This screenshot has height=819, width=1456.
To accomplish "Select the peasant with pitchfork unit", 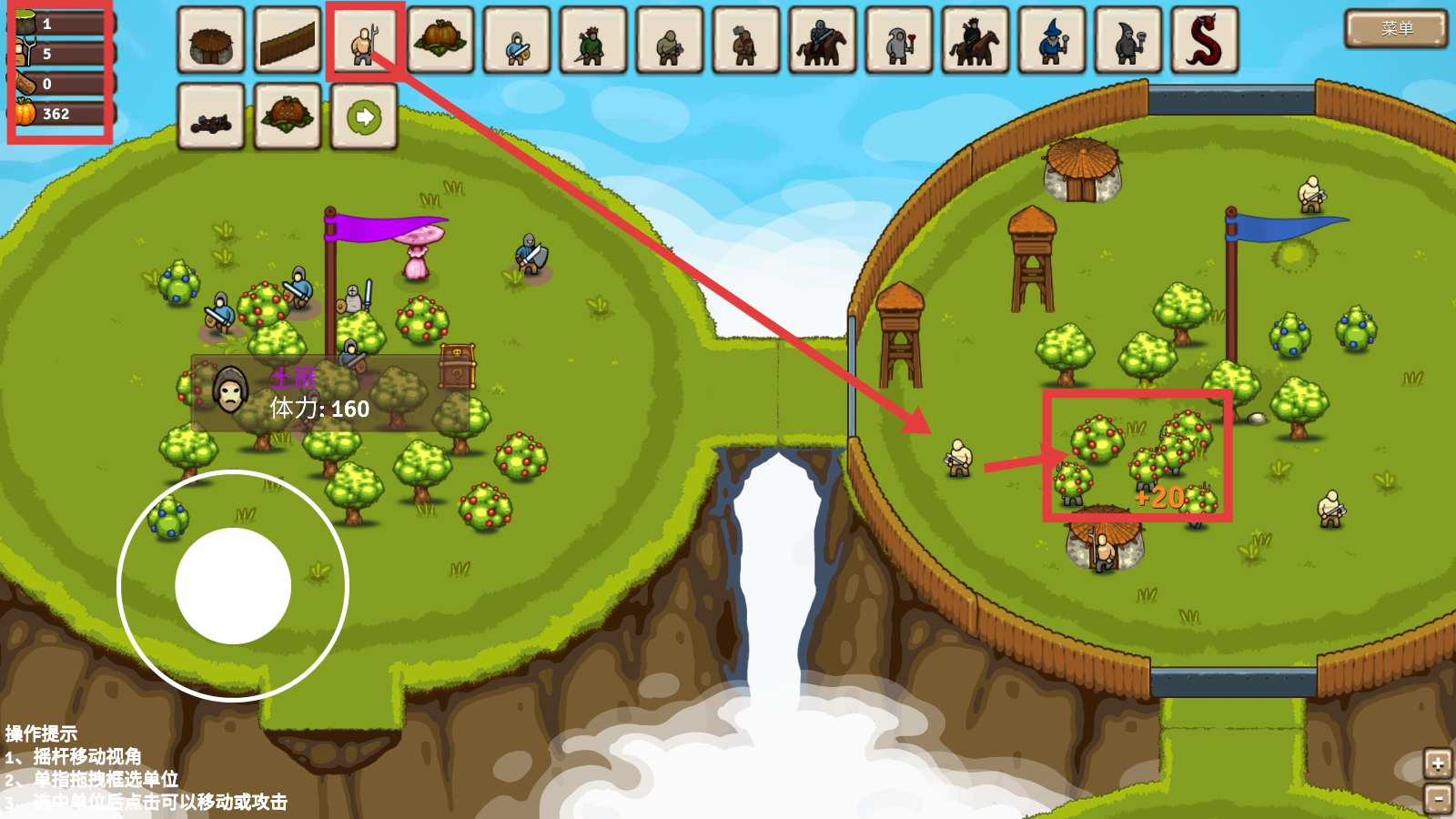I will point(364,41).
